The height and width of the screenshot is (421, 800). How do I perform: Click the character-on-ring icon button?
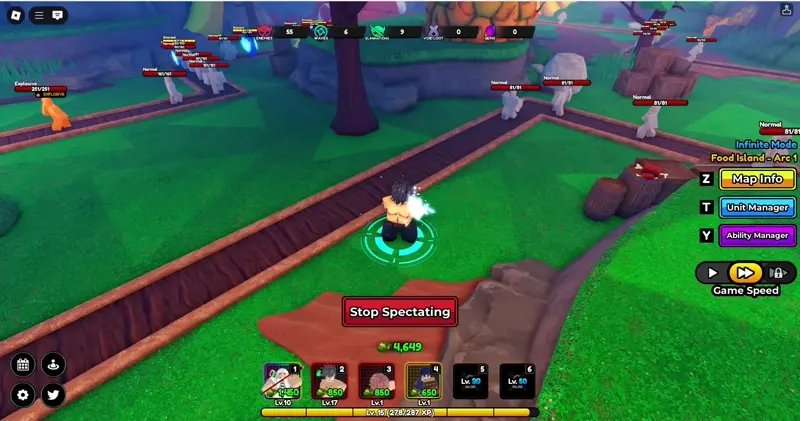[53, 364]
